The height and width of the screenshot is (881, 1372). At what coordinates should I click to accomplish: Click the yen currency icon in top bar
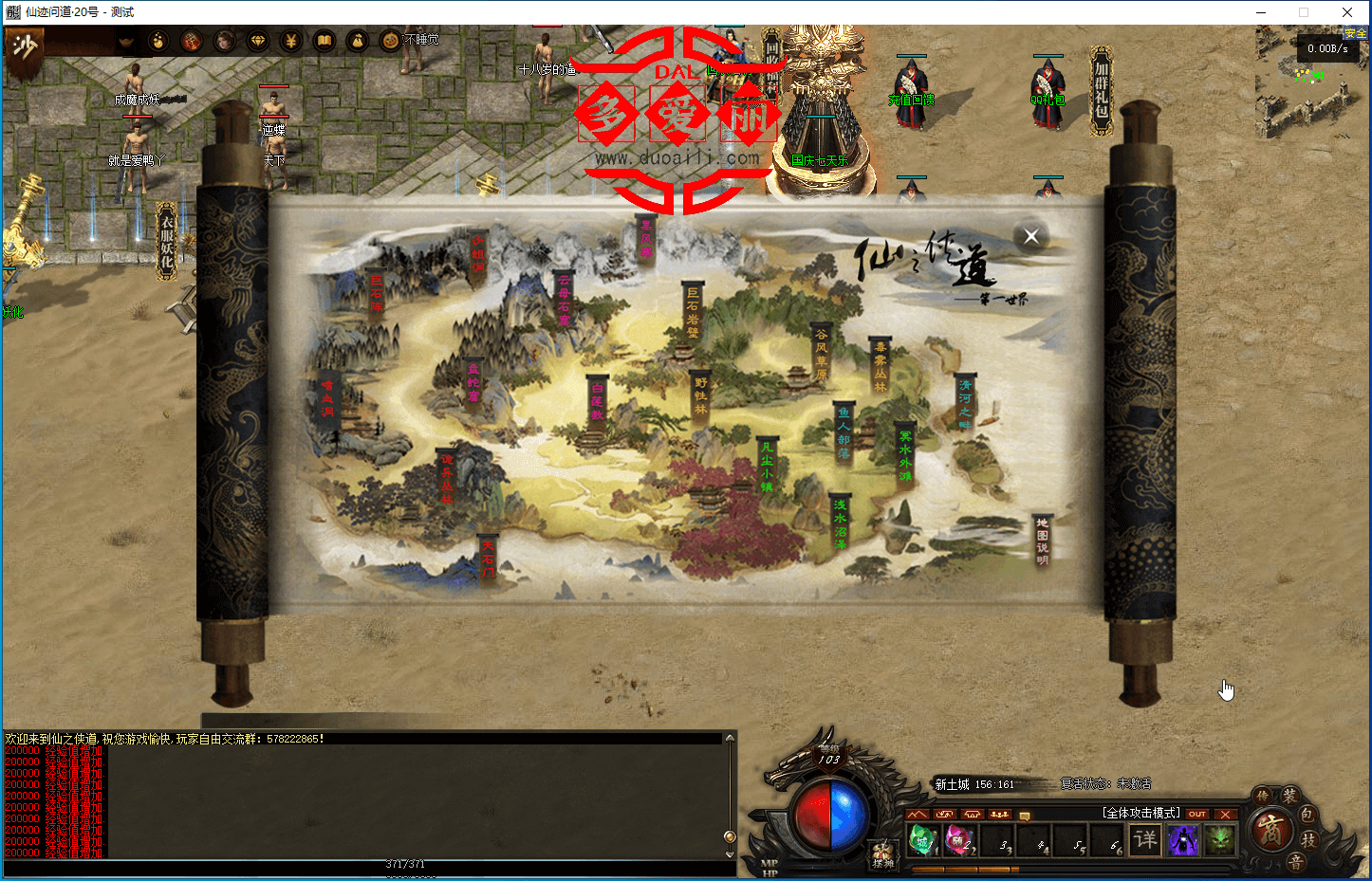click(291, 41)
